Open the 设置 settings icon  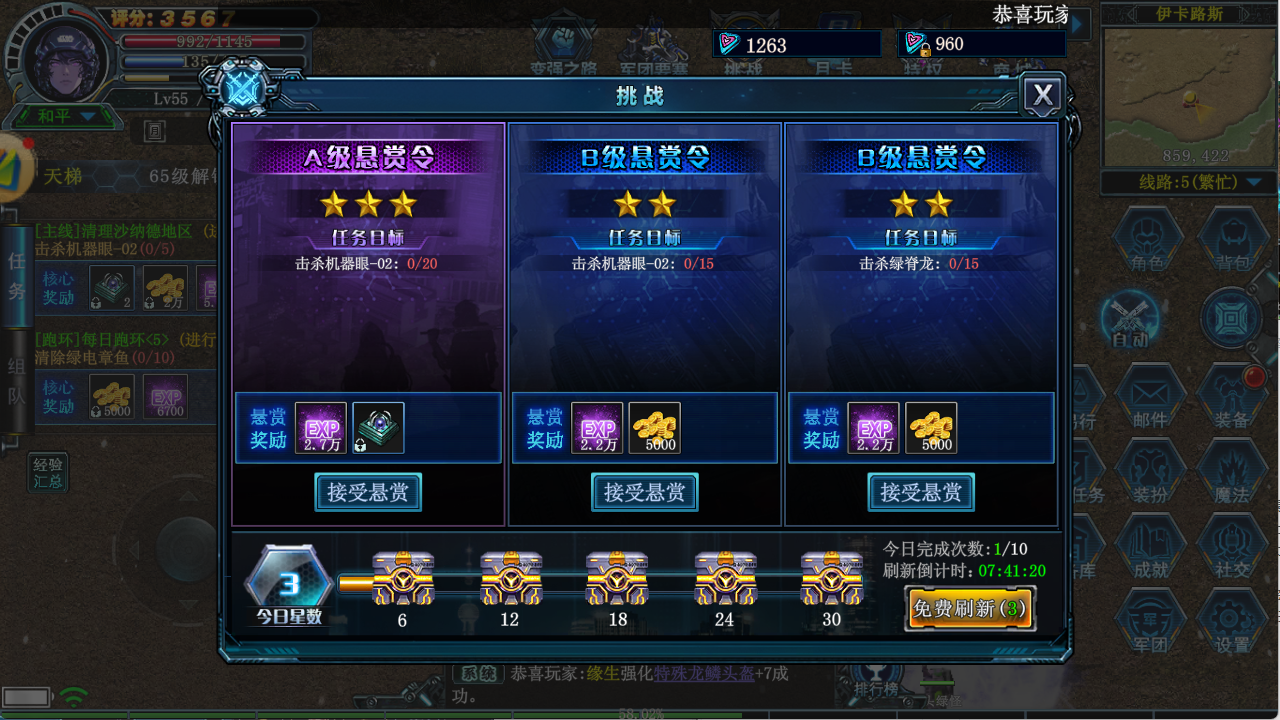(1232, 620)
